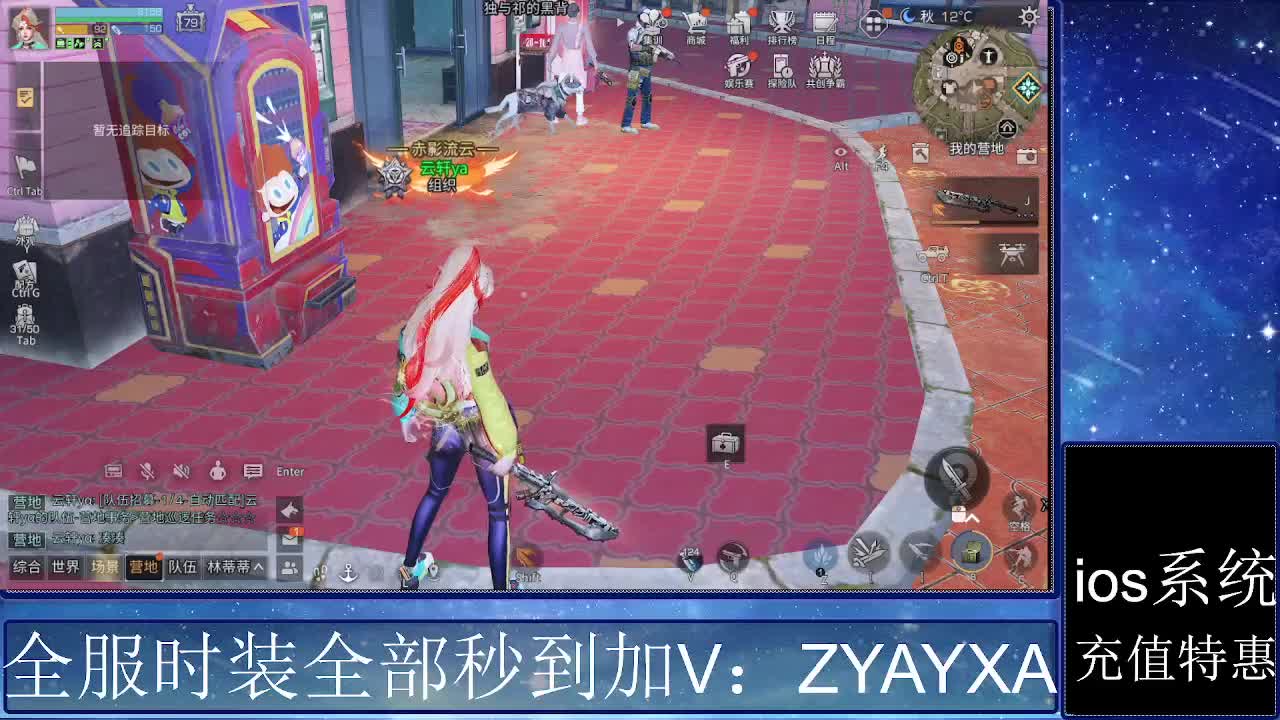Open the mailbox with unread notification
Viewport: 1280px width, 720px height.
290,539
